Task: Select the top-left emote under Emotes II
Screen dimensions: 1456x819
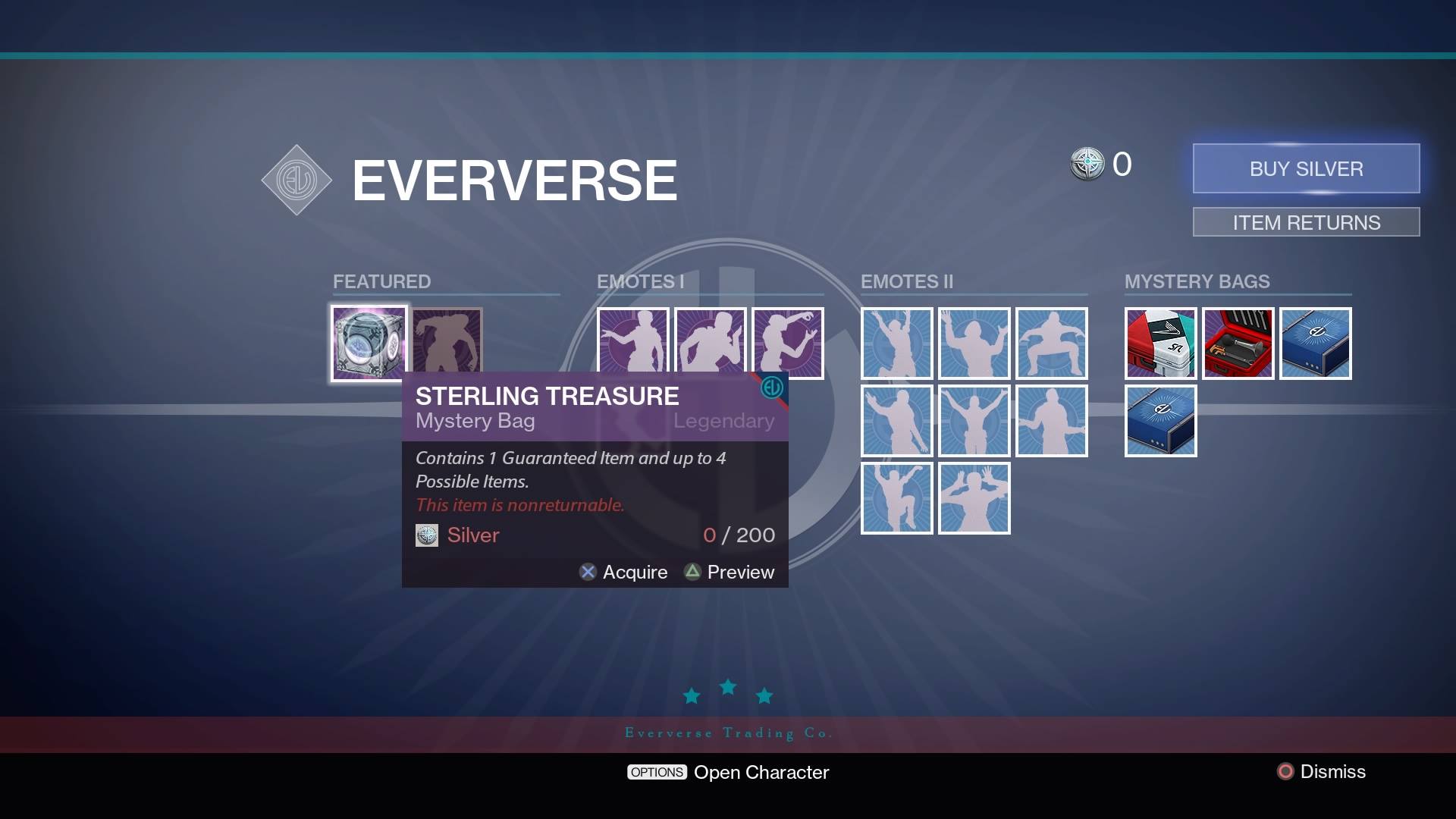Action: 897,344
